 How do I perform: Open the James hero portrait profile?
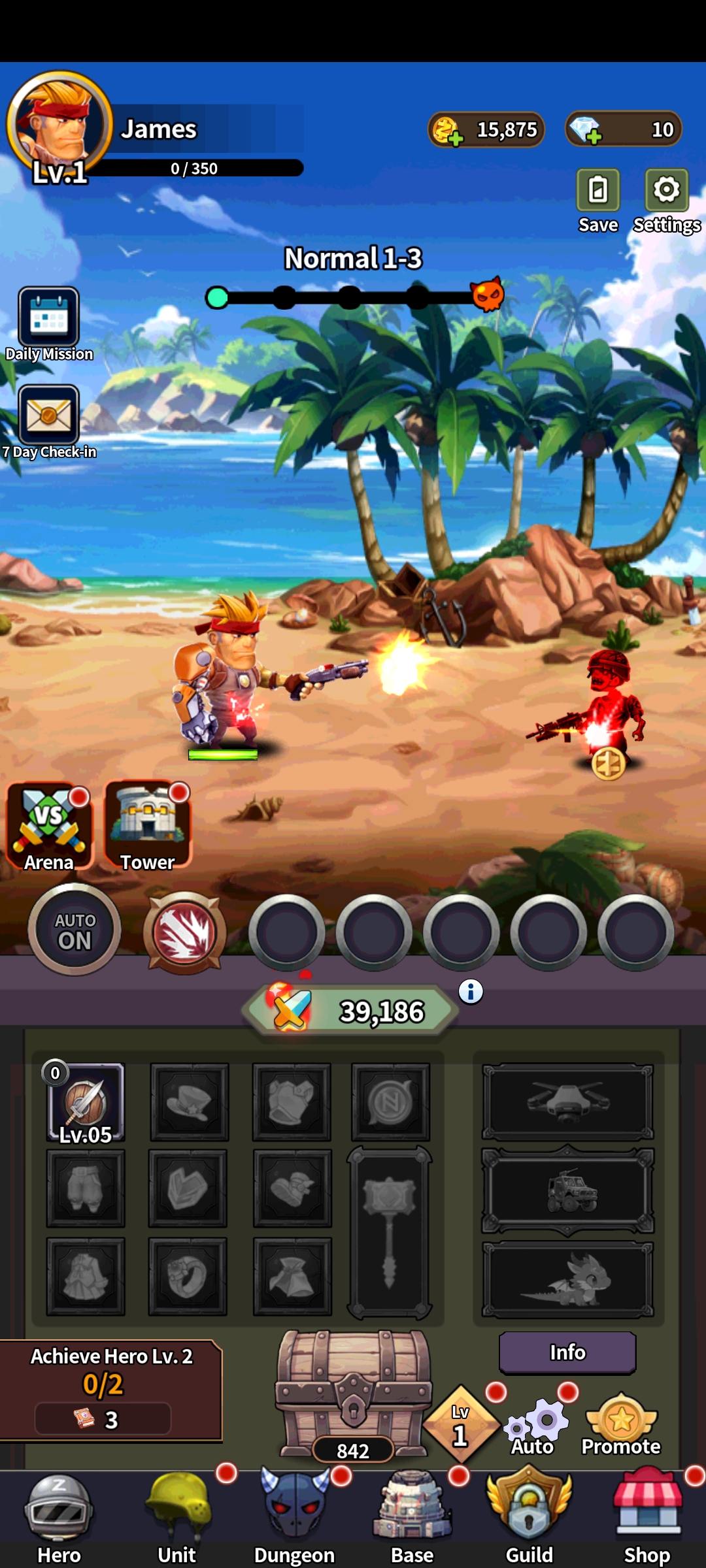click(x=59, y=124)
